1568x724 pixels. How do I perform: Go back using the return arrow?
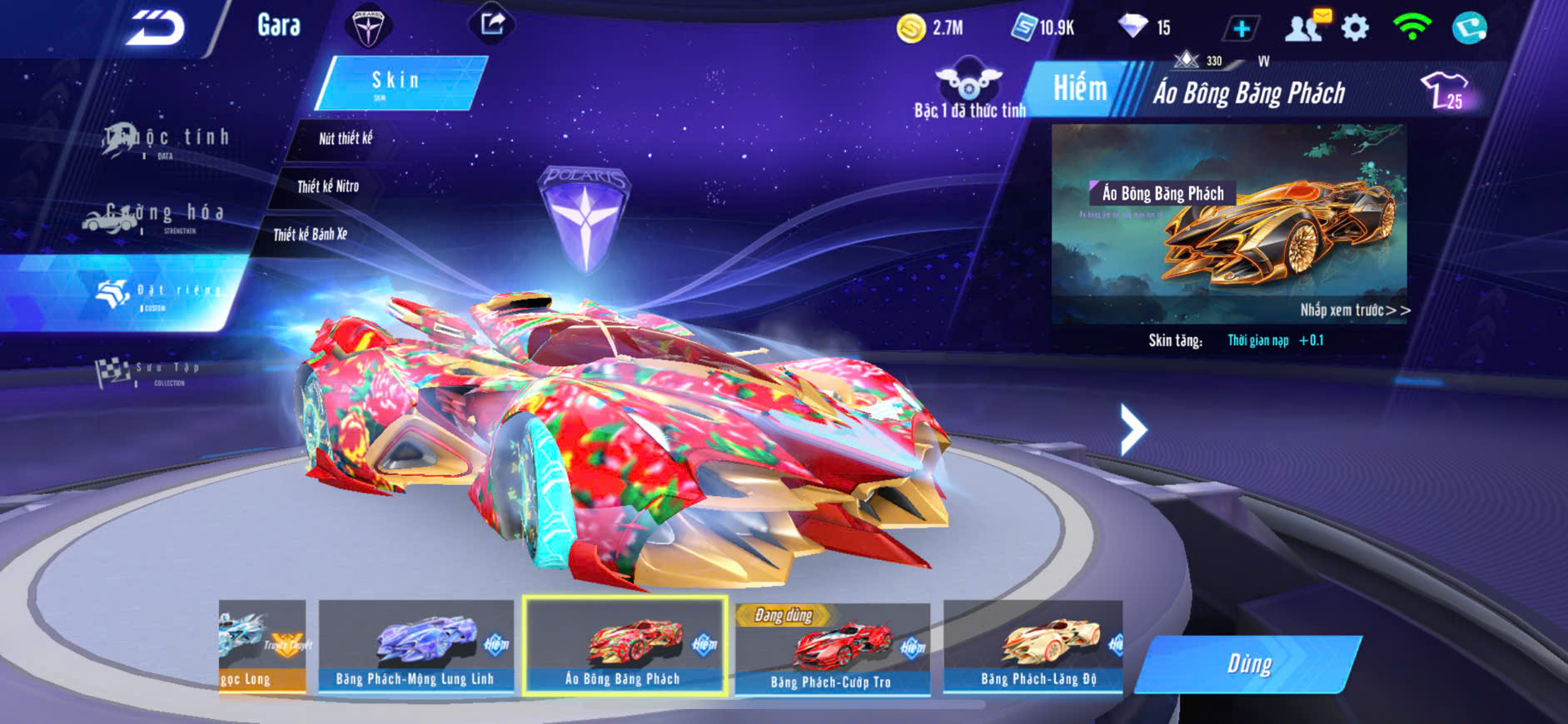(156, 28)
